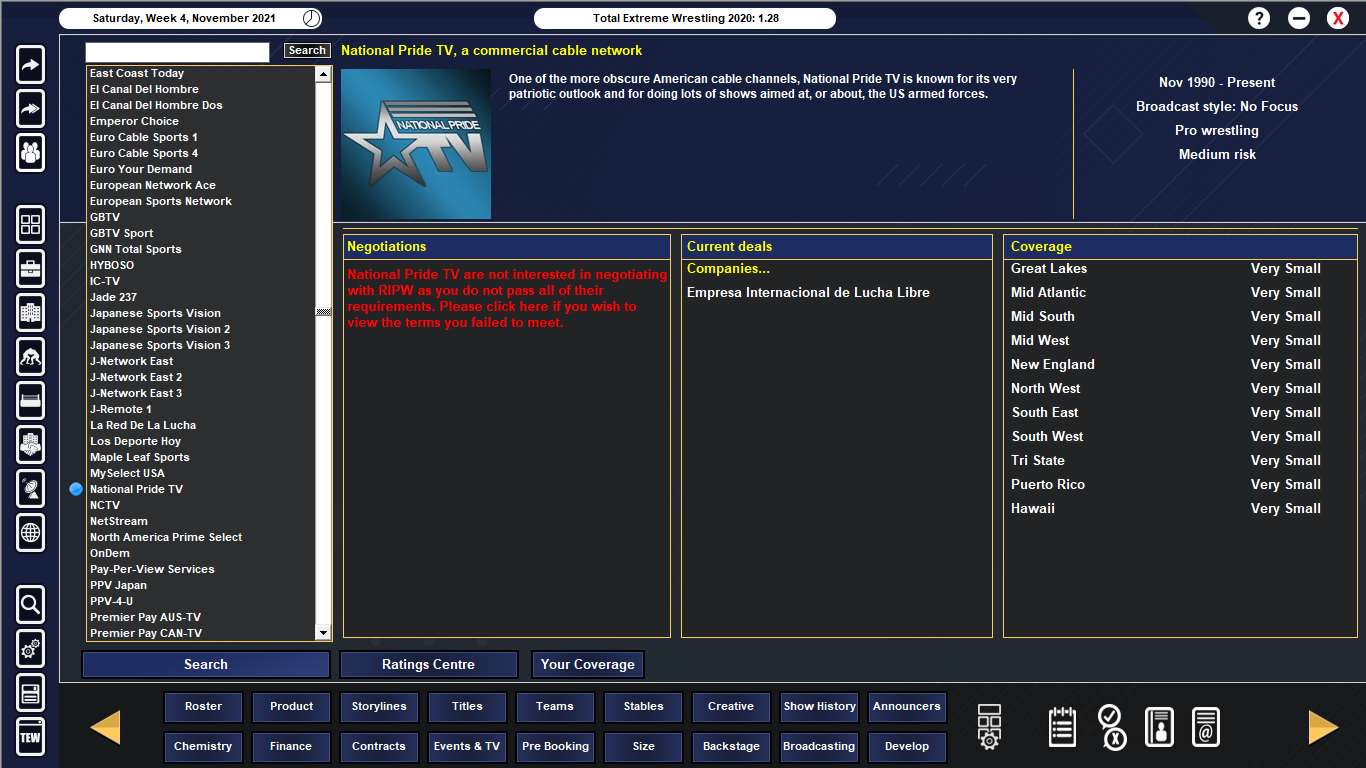The height and width of the screenshot is (768, 1366).
Task: Open the Broadcasting screen from bottom navigation
Action: [x=819, y=746]
